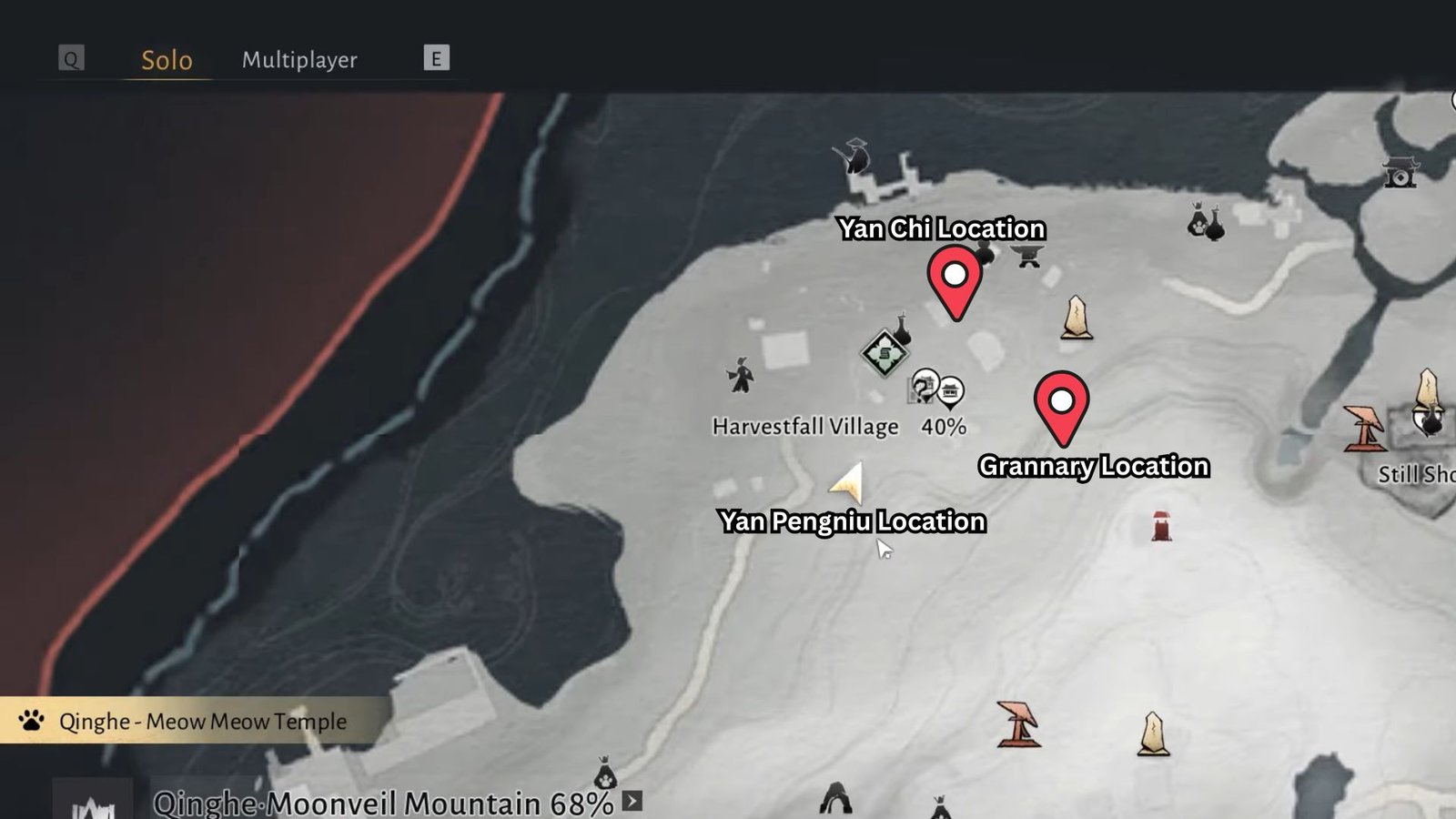This screenshot has width=1456, height=819.
Task: Expand the Qinghe Moonveil Mountain 68% arrow
Action: click(632, 802)
